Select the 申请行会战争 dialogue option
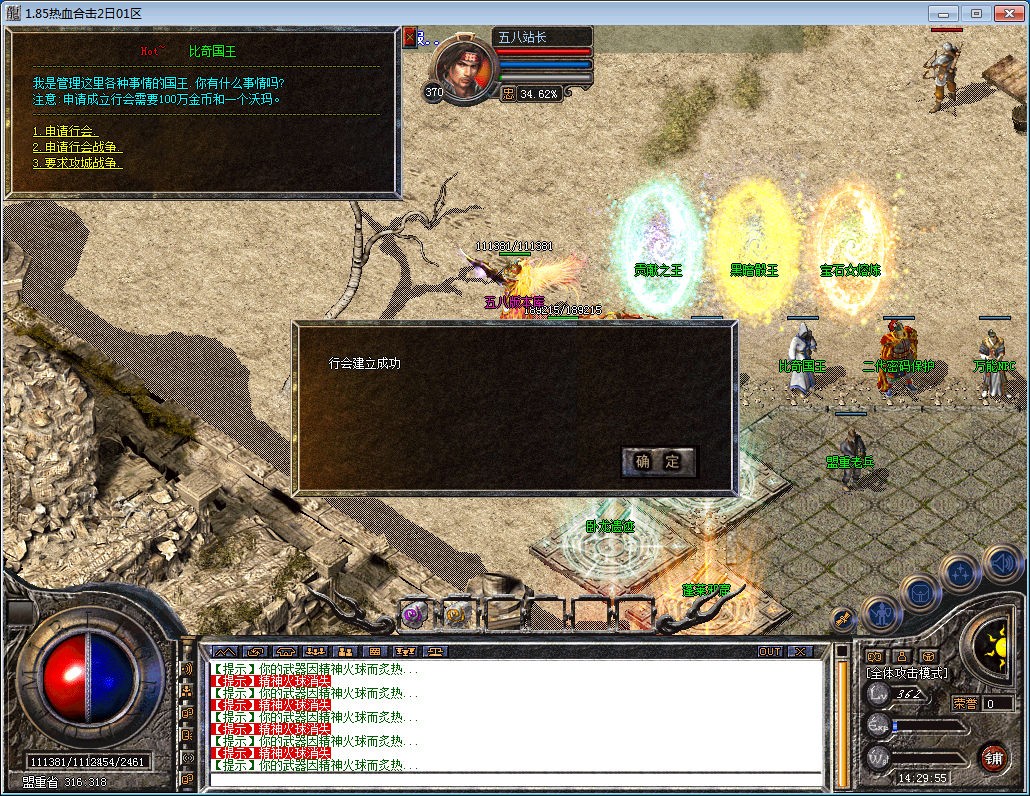Image resolution: width=1030 pixels, height=796 pixels. click(x=78, y=147)
